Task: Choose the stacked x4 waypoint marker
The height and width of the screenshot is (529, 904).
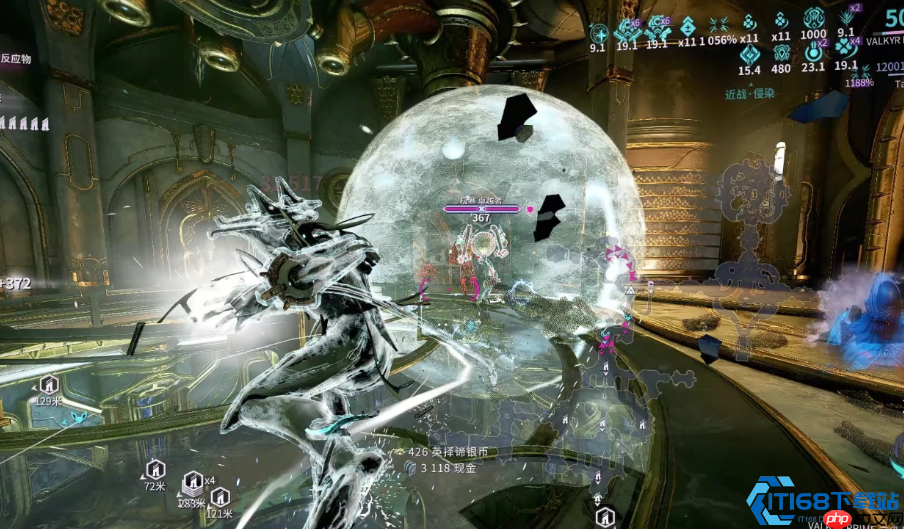Action: click(x=190, y=484)
